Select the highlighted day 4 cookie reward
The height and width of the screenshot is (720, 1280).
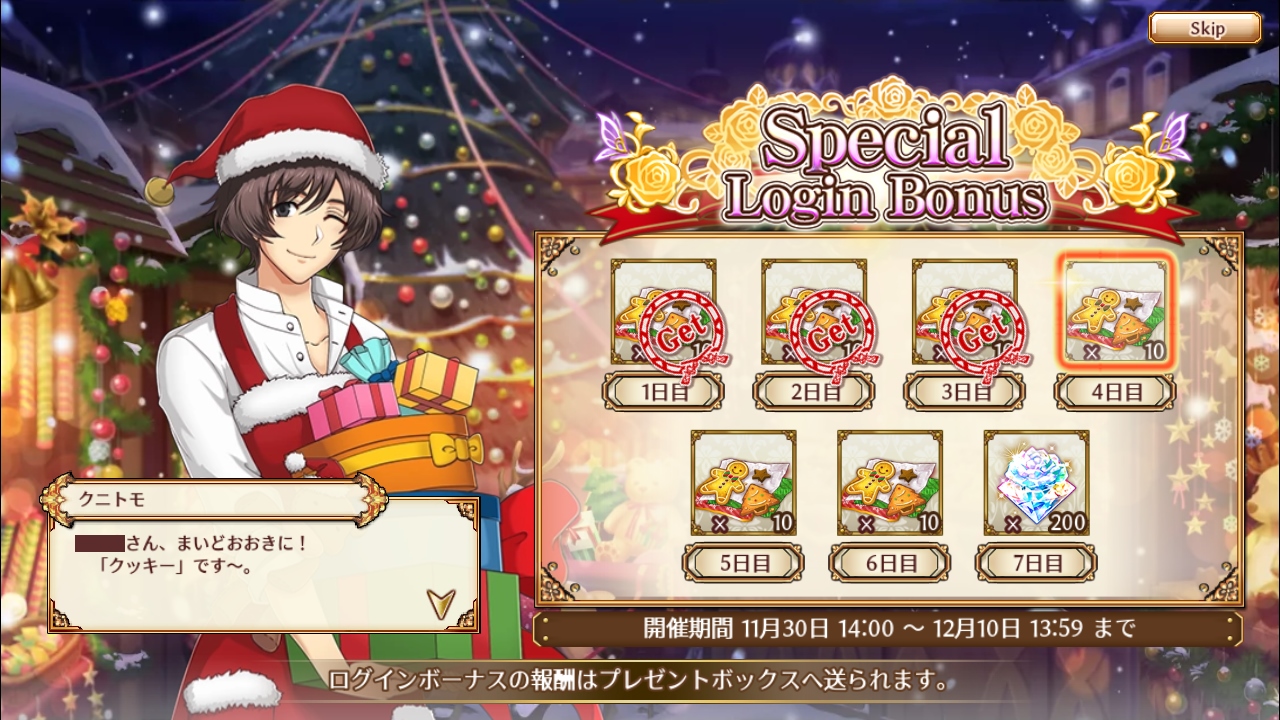tap(1115, 312)
